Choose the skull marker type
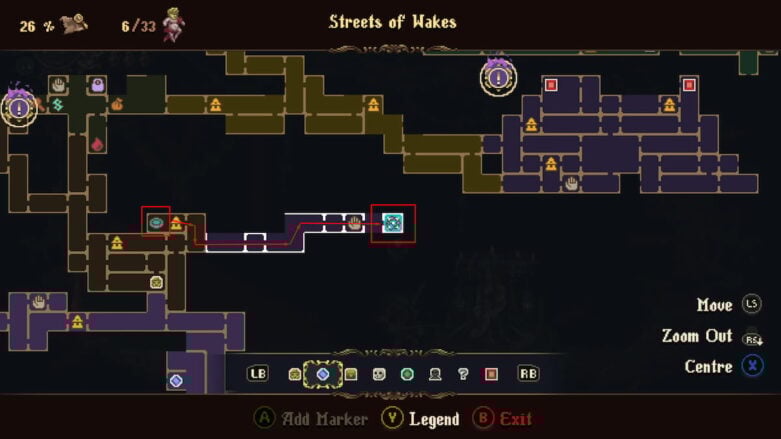The height and width of the screenshot is (439, 781). click(379, 374)
